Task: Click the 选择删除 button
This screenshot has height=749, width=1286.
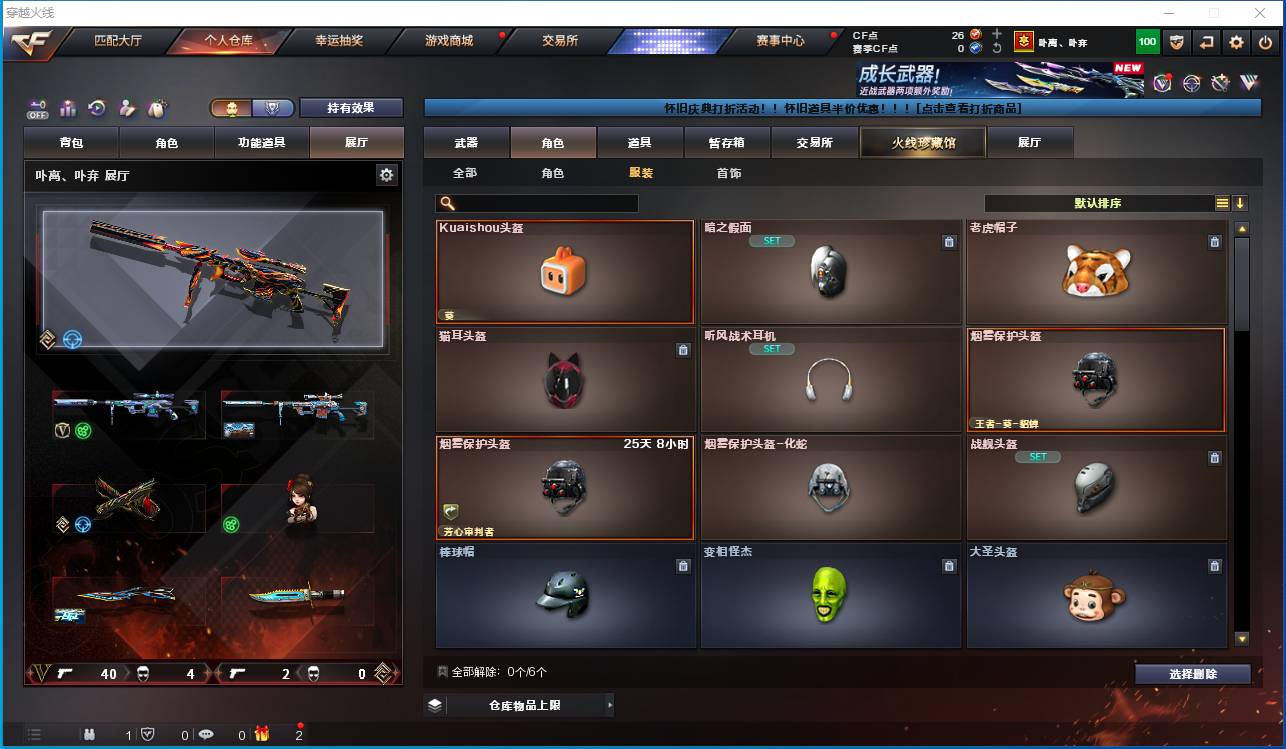Action: coord(1192,673)
